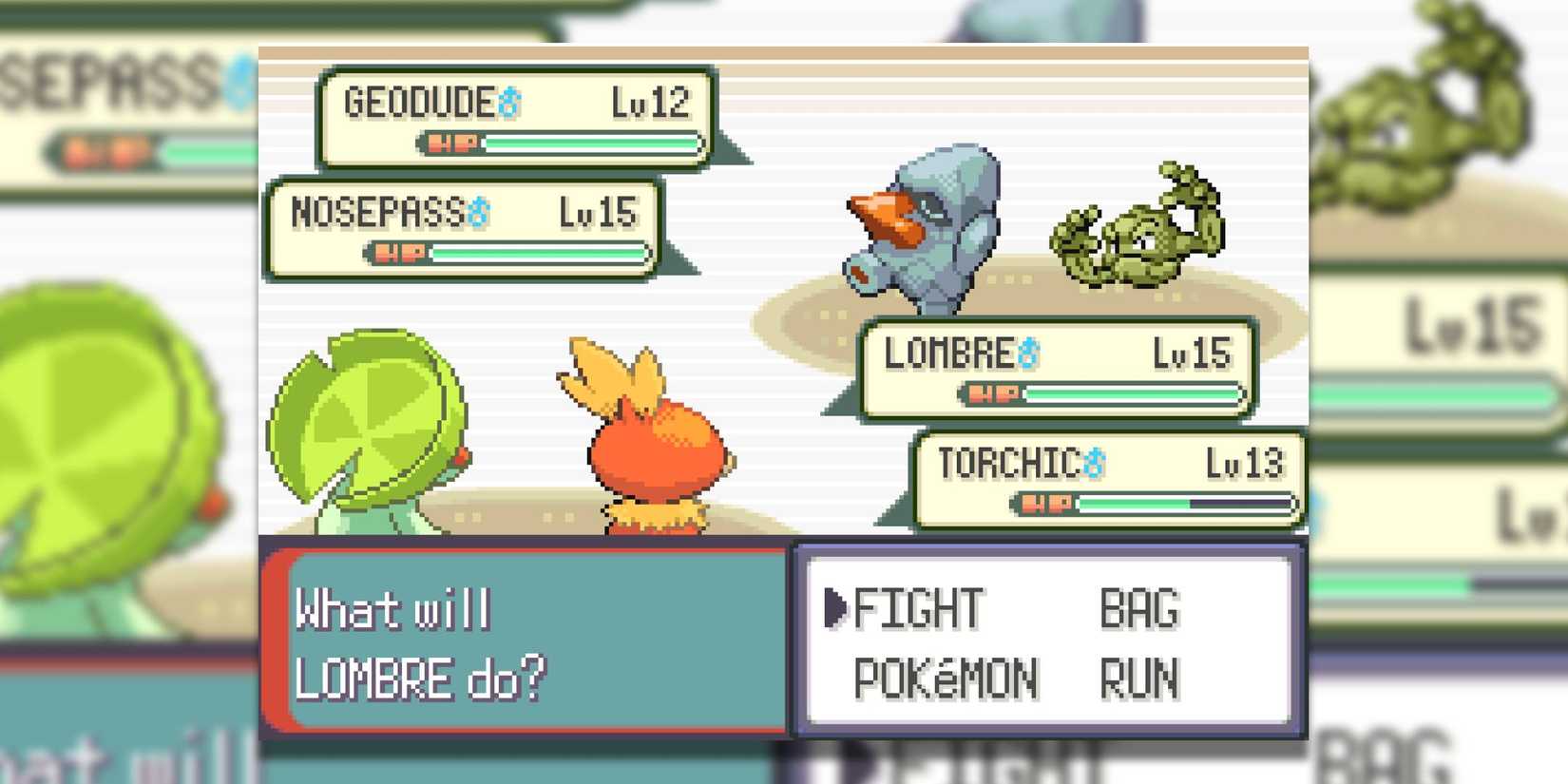Image resolution: width=1568 pixels, height=784 pixels.
Task: Click the selection arrow cursor next to FIGHT
Action: pos(836,606)
